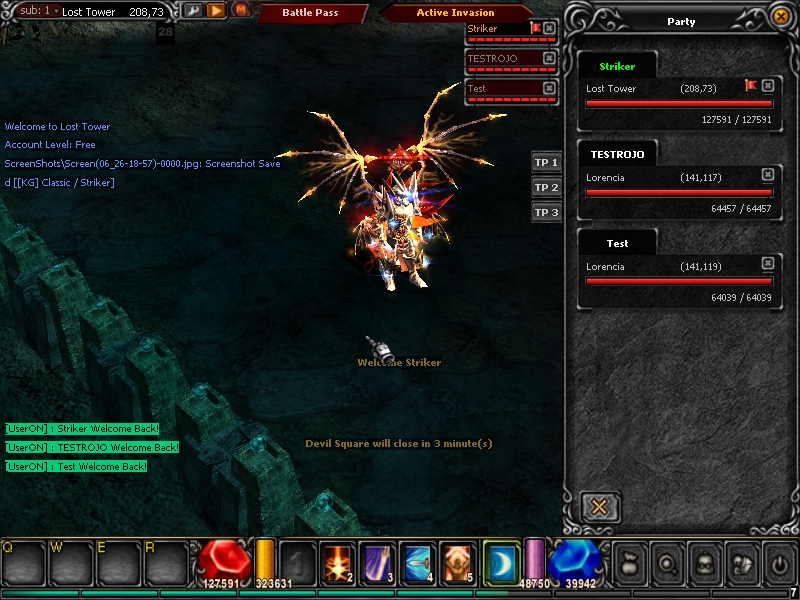Close the Party window with the orange X
This screenshot has width=800, height=600.
pyautogui.click(x=780, y=17)
